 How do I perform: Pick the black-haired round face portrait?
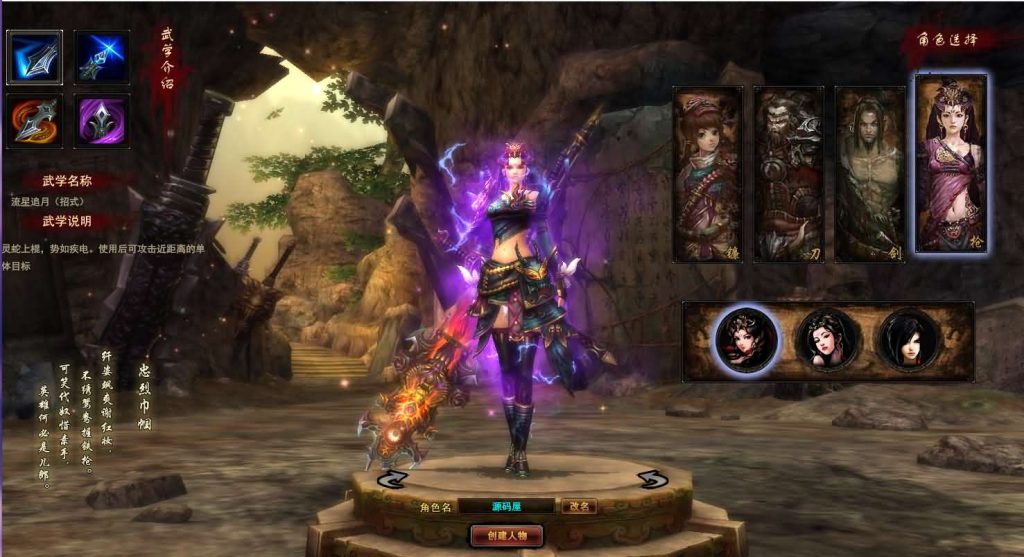908,340
